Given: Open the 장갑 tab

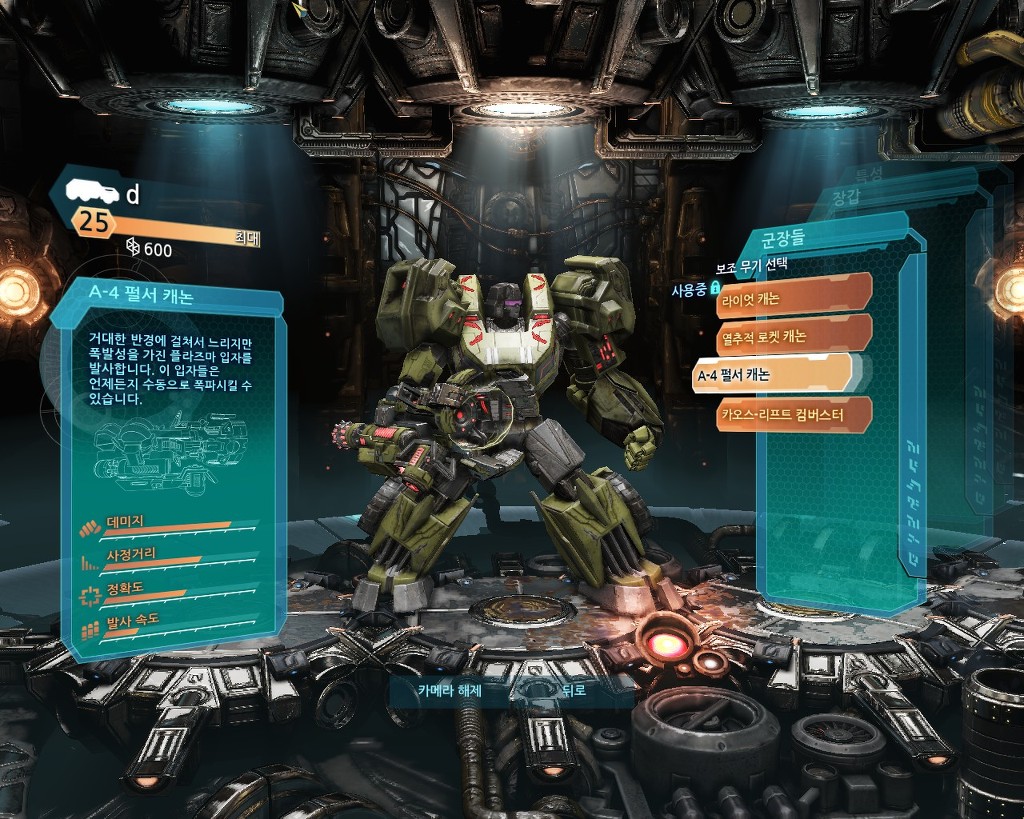Looking at the screenshot, I should point(846,197).
